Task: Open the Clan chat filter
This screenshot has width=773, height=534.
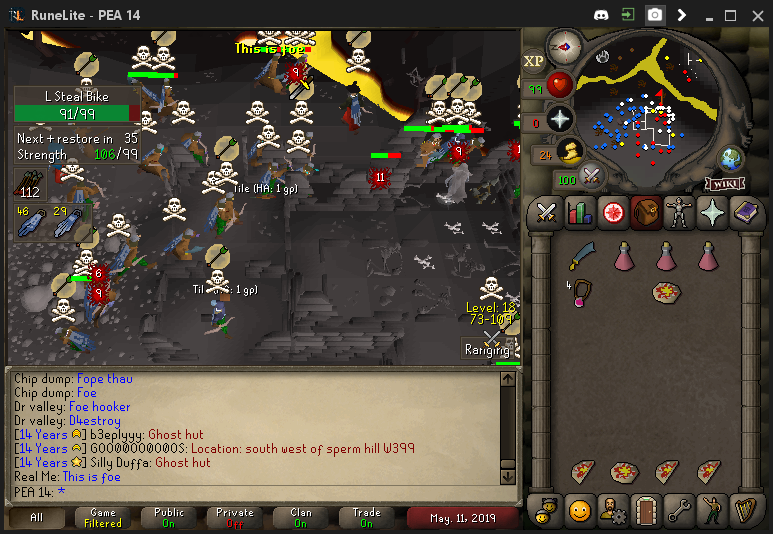Action: tap(301, 518)
